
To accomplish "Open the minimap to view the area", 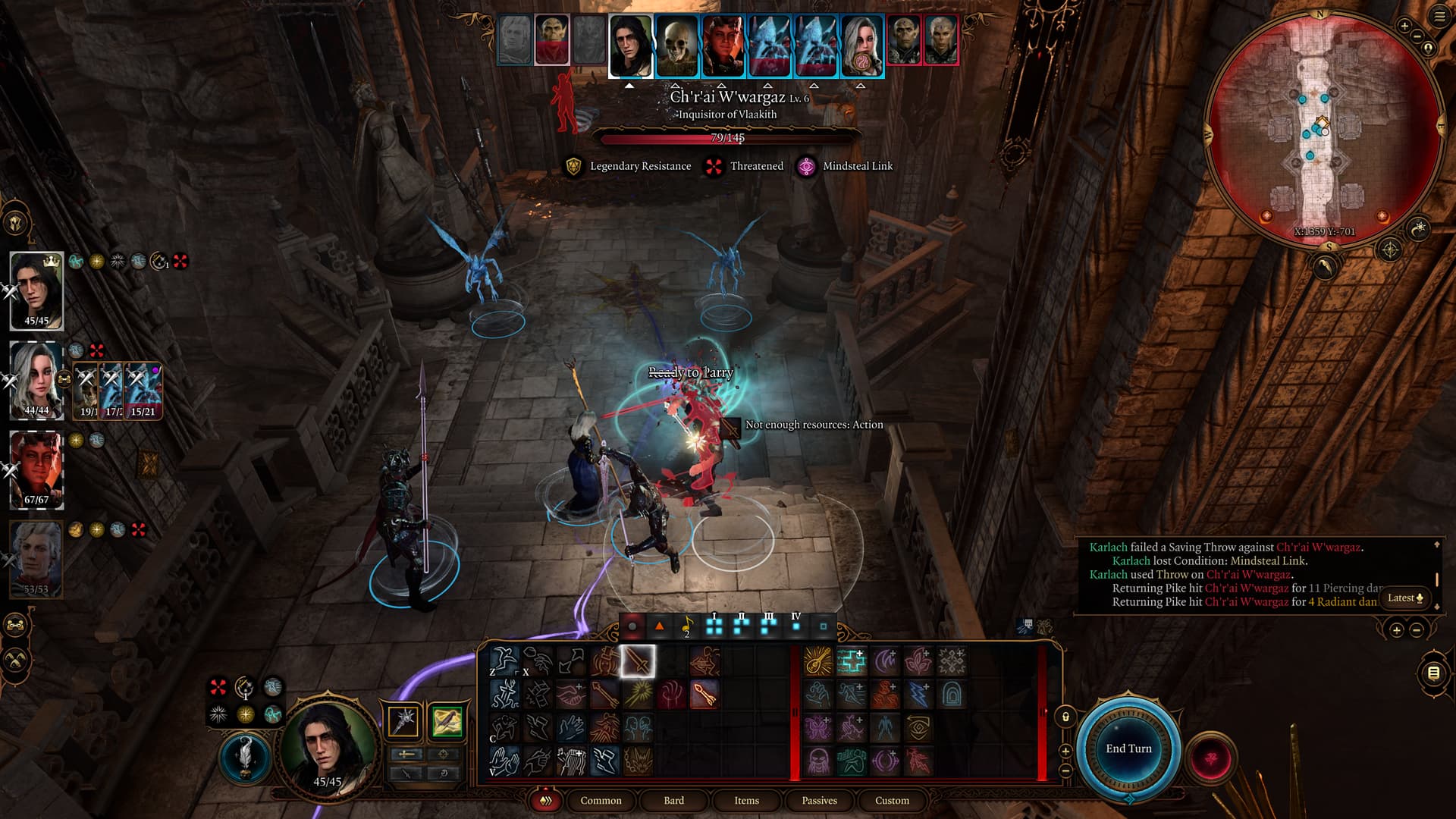I will click(x=1323, y=129).
